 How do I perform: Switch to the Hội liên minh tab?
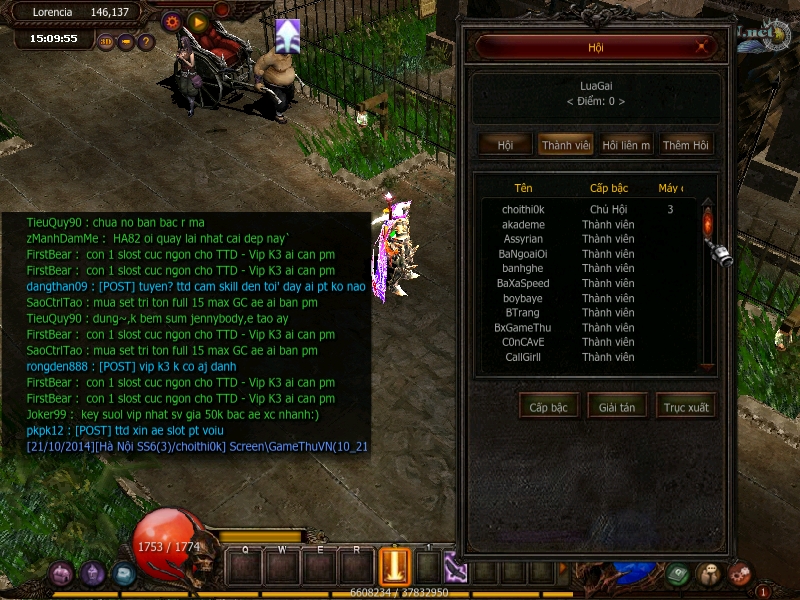[x=626, y=145]
